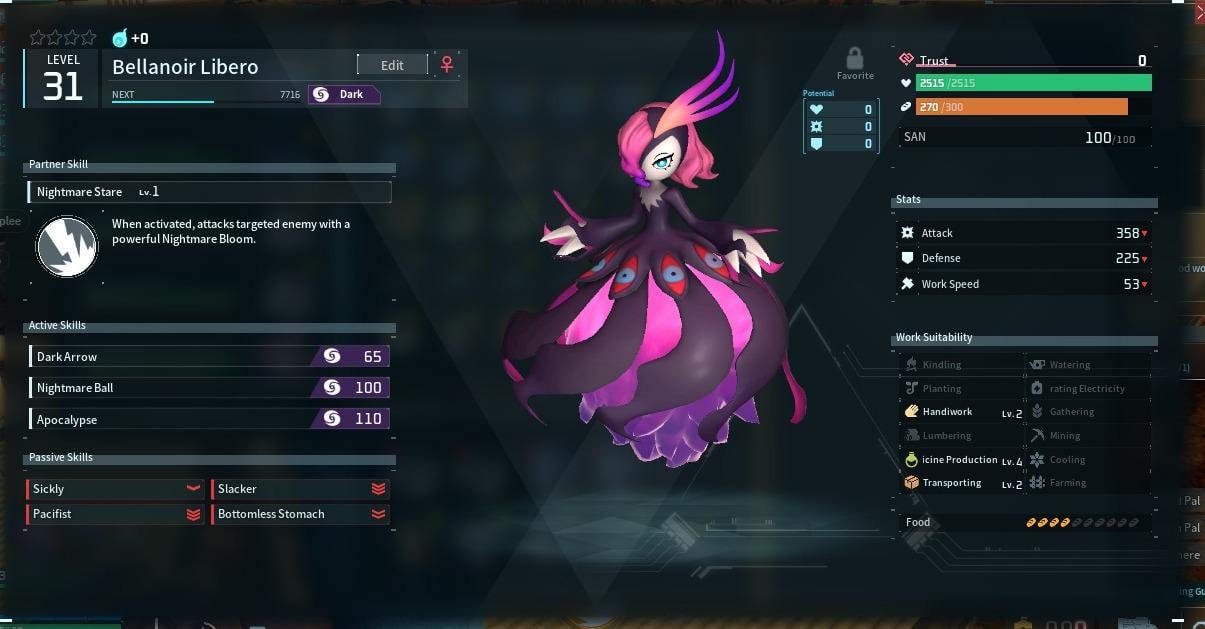1205x629 pixels.
Task: Close the window with the red corner button
Action: coord(1197,13)
